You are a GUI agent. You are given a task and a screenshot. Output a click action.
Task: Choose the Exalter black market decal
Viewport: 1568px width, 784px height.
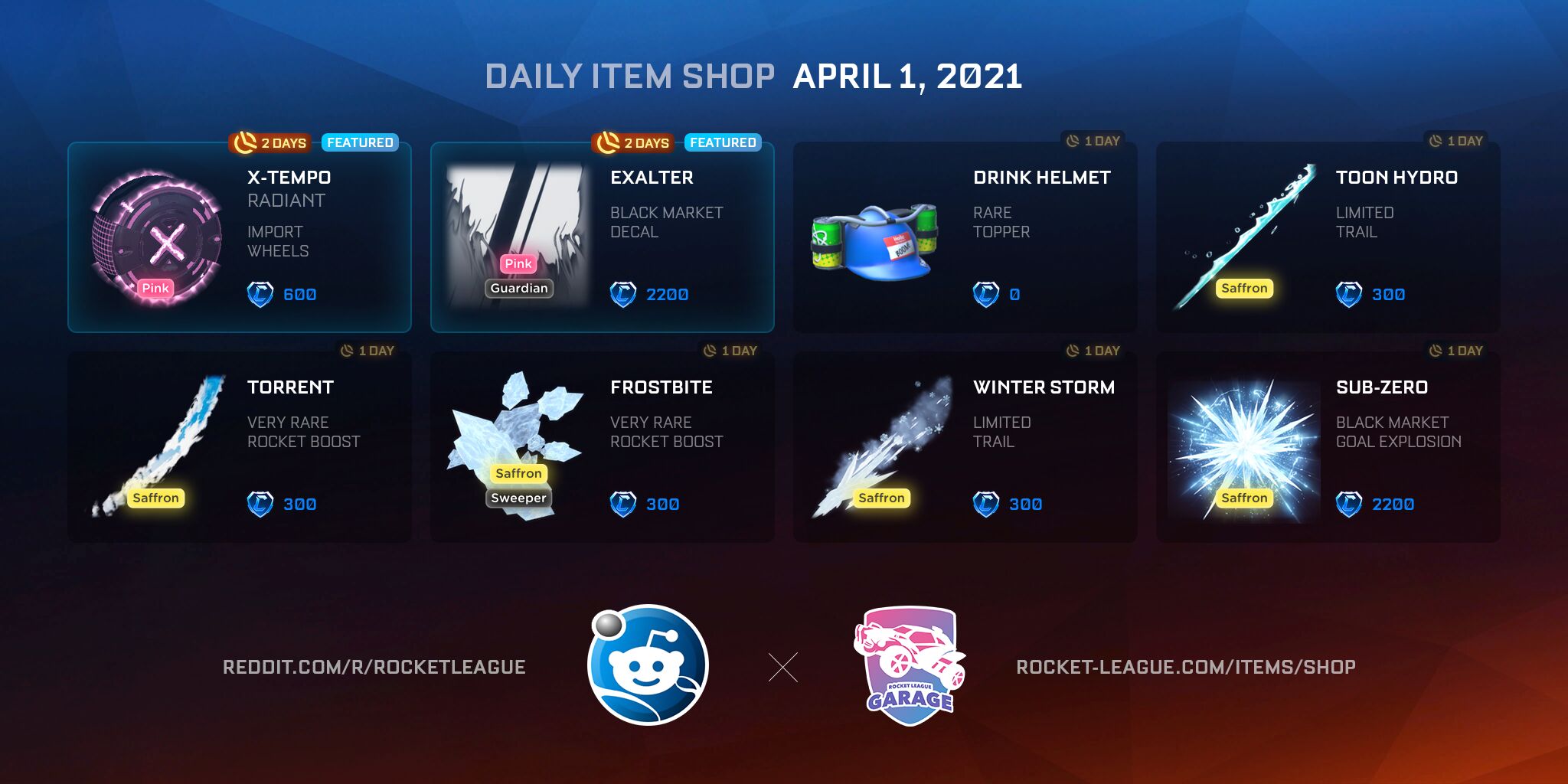[602, 237]
